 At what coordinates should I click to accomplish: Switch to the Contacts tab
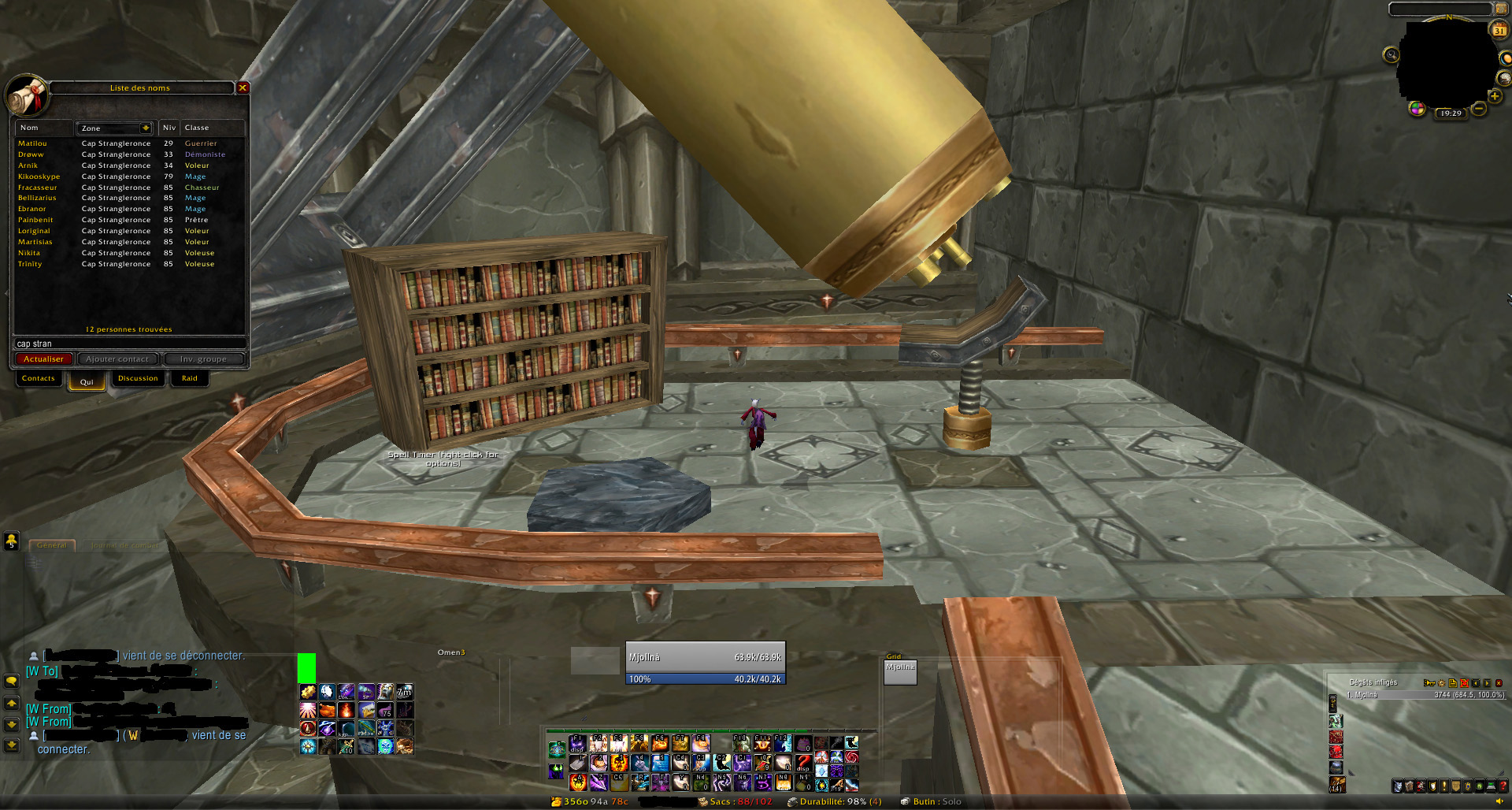pos(39,379)
